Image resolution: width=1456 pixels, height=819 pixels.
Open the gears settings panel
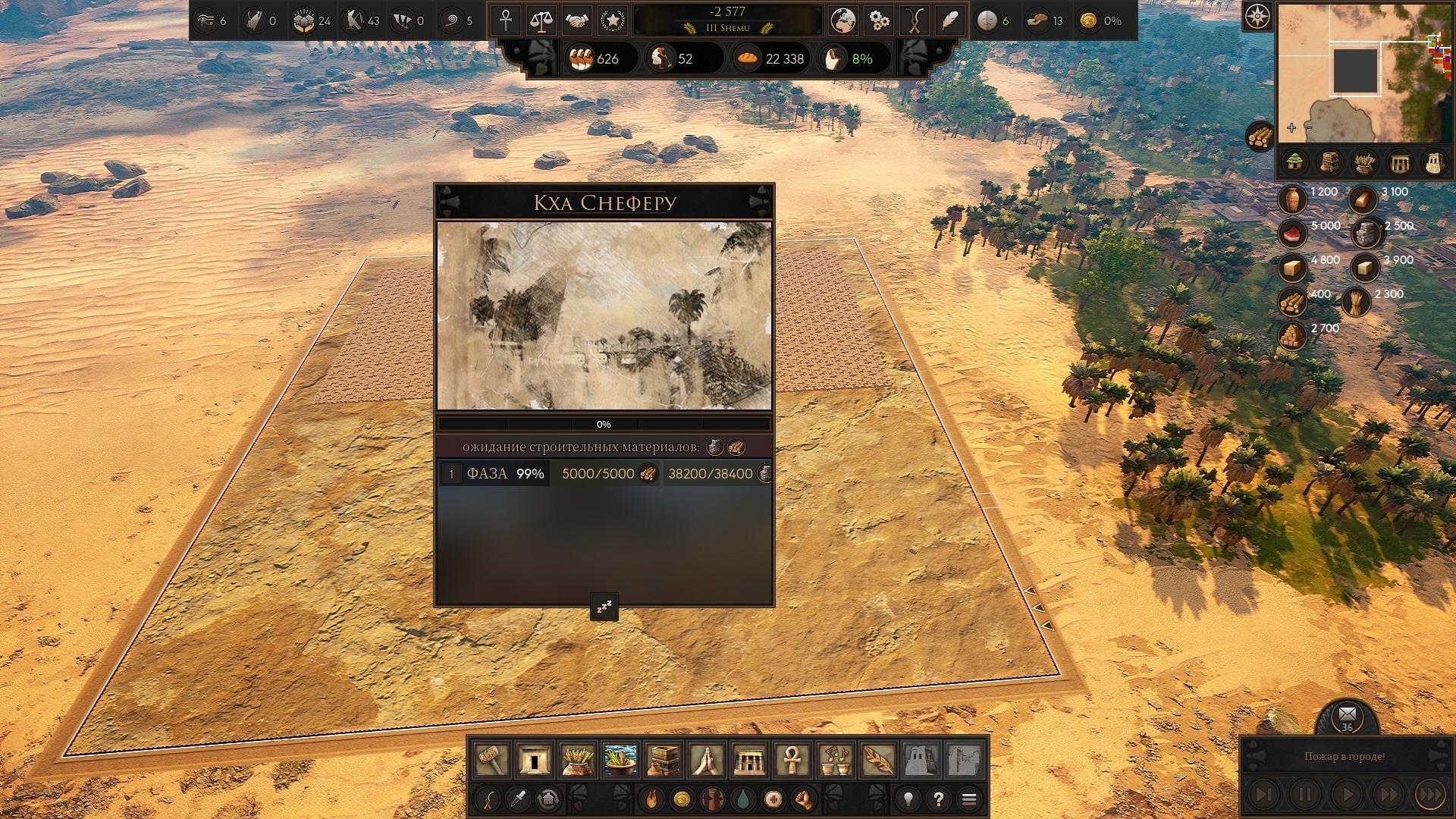[878, 20]
